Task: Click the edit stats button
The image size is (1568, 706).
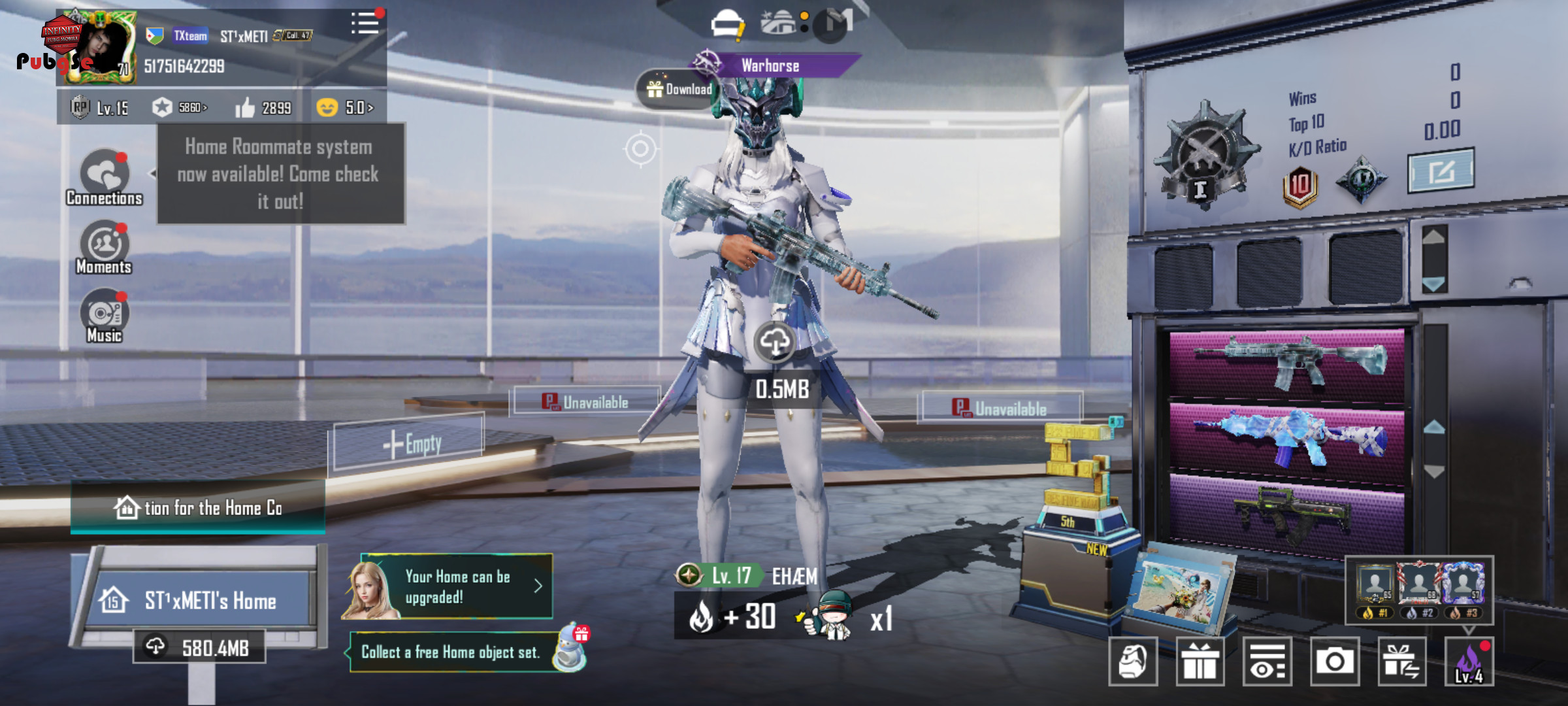Action: coord(1440,171)
